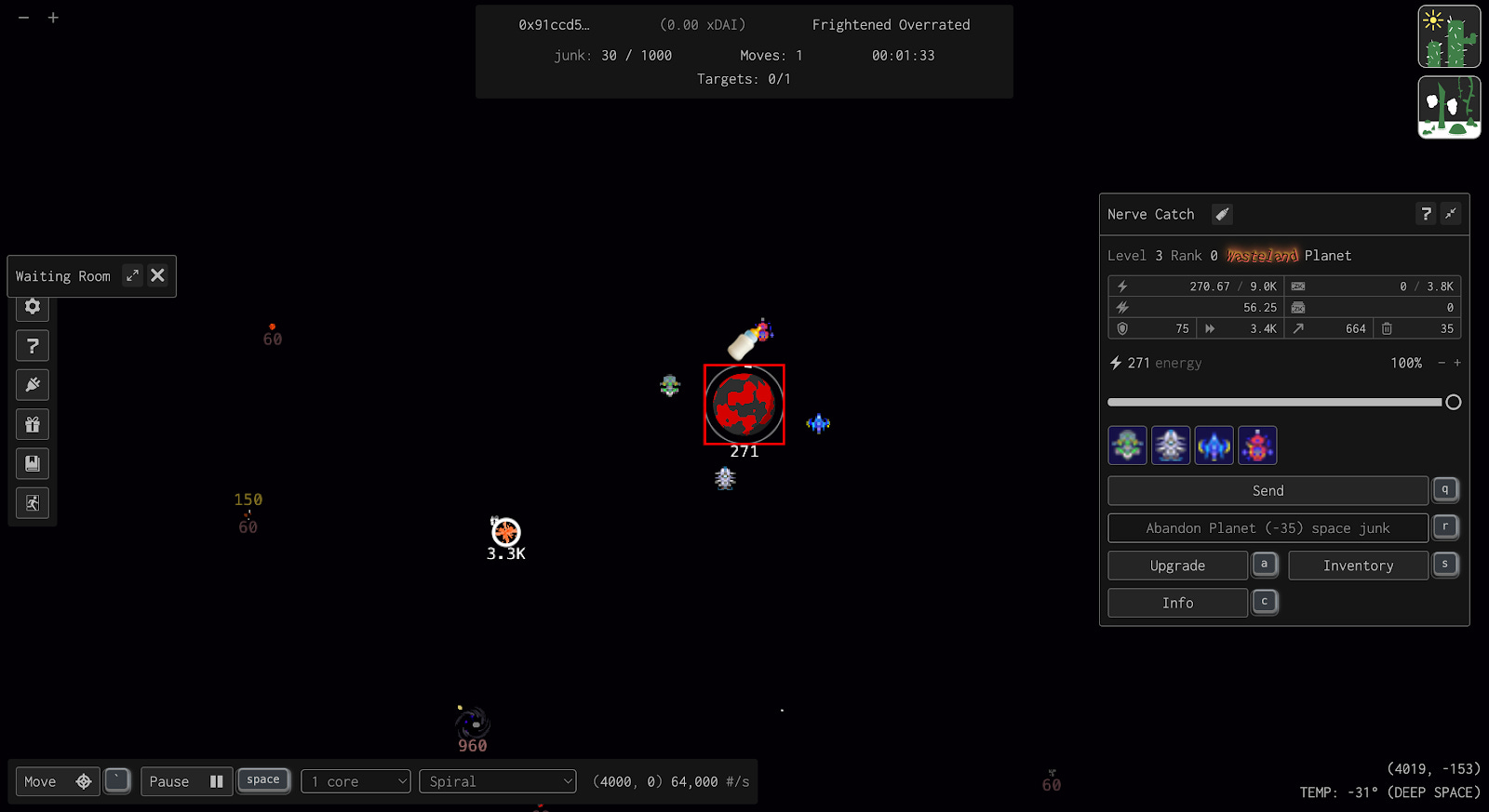Click the question mark in the Nerve Catch header
The height and width of the screenshot is (812, 1489).
click(1426, 214)
